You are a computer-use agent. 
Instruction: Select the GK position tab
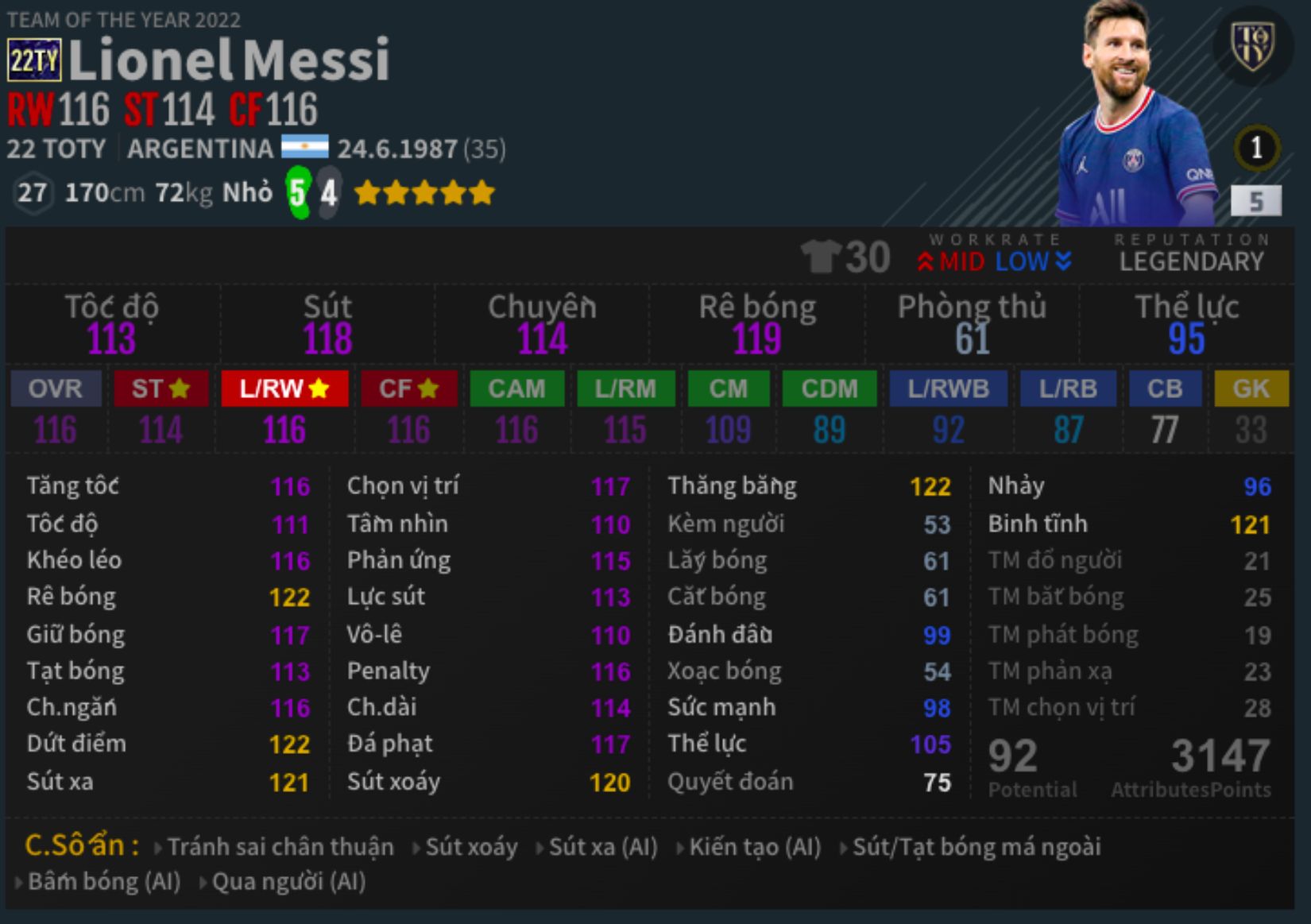click(1251, 389)
